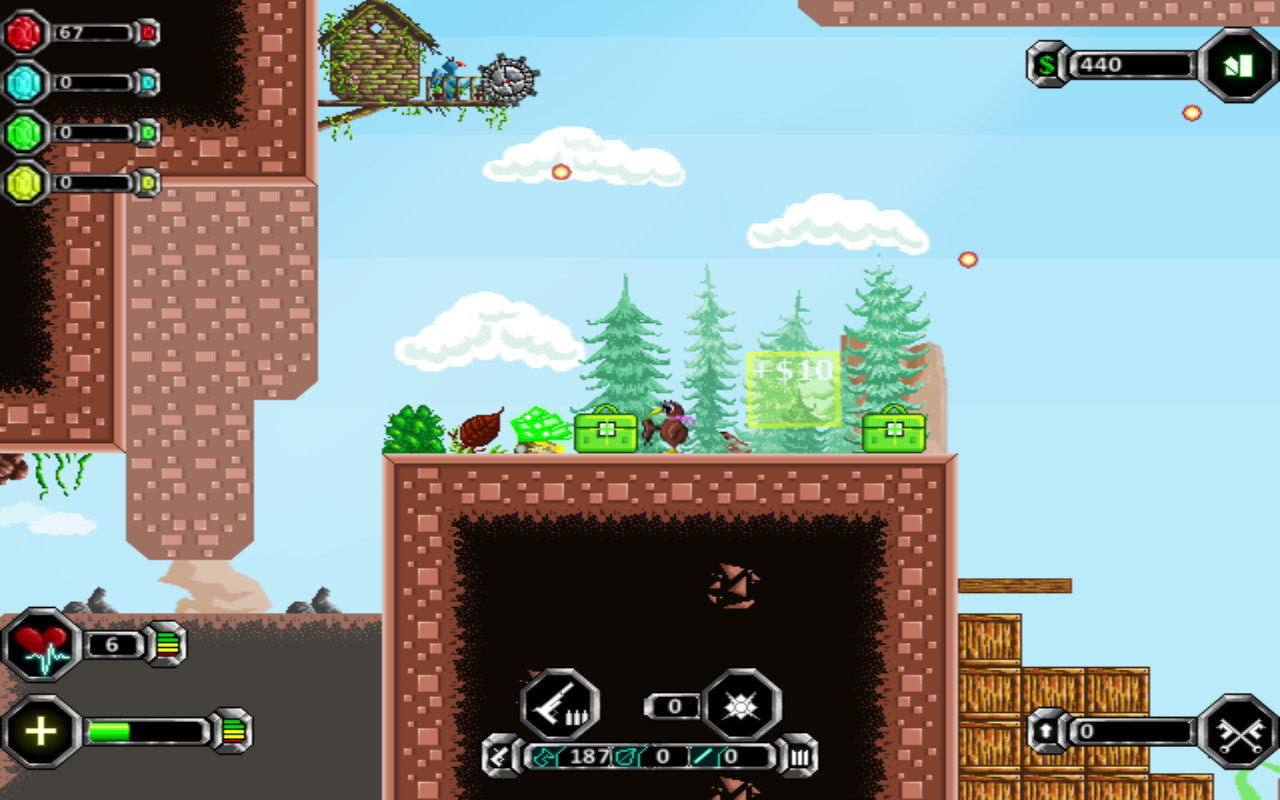Toggle the battery indicator beside energy bar
The image size is (1280, 800).
click(233, 729)
